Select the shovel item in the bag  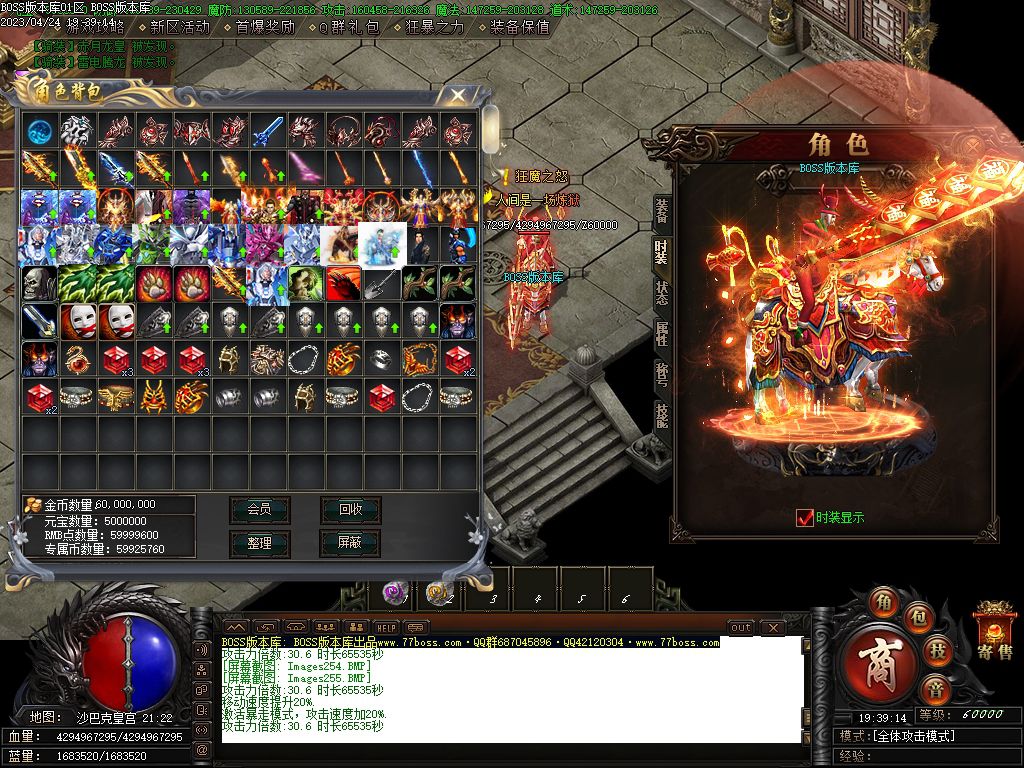point(382,283)
